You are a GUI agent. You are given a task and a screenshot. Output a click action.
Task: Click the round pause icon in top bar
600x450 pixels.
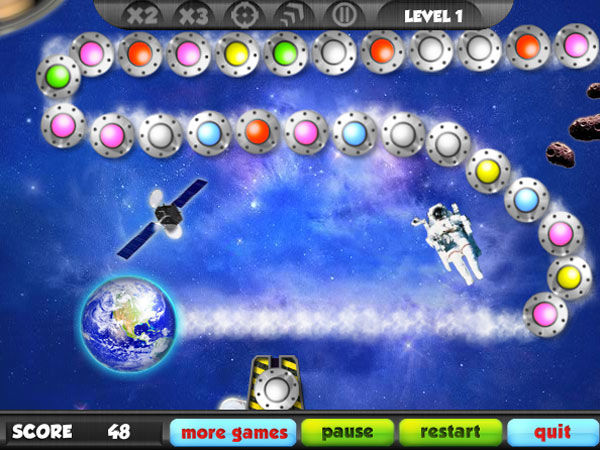coord(343,17)
